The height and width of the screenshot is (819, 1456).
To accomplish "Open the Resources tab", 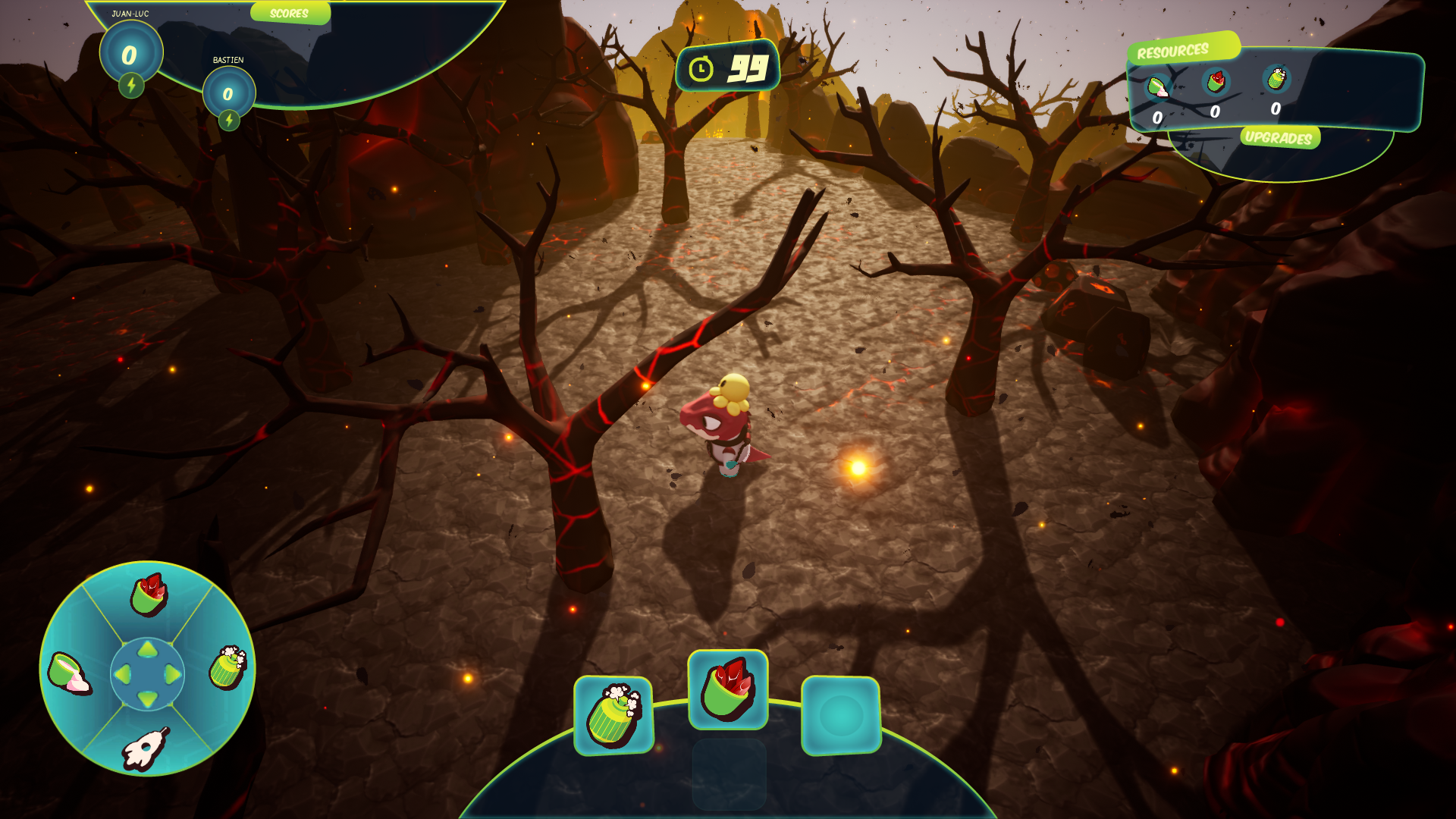I will (x=1172, y=52).
